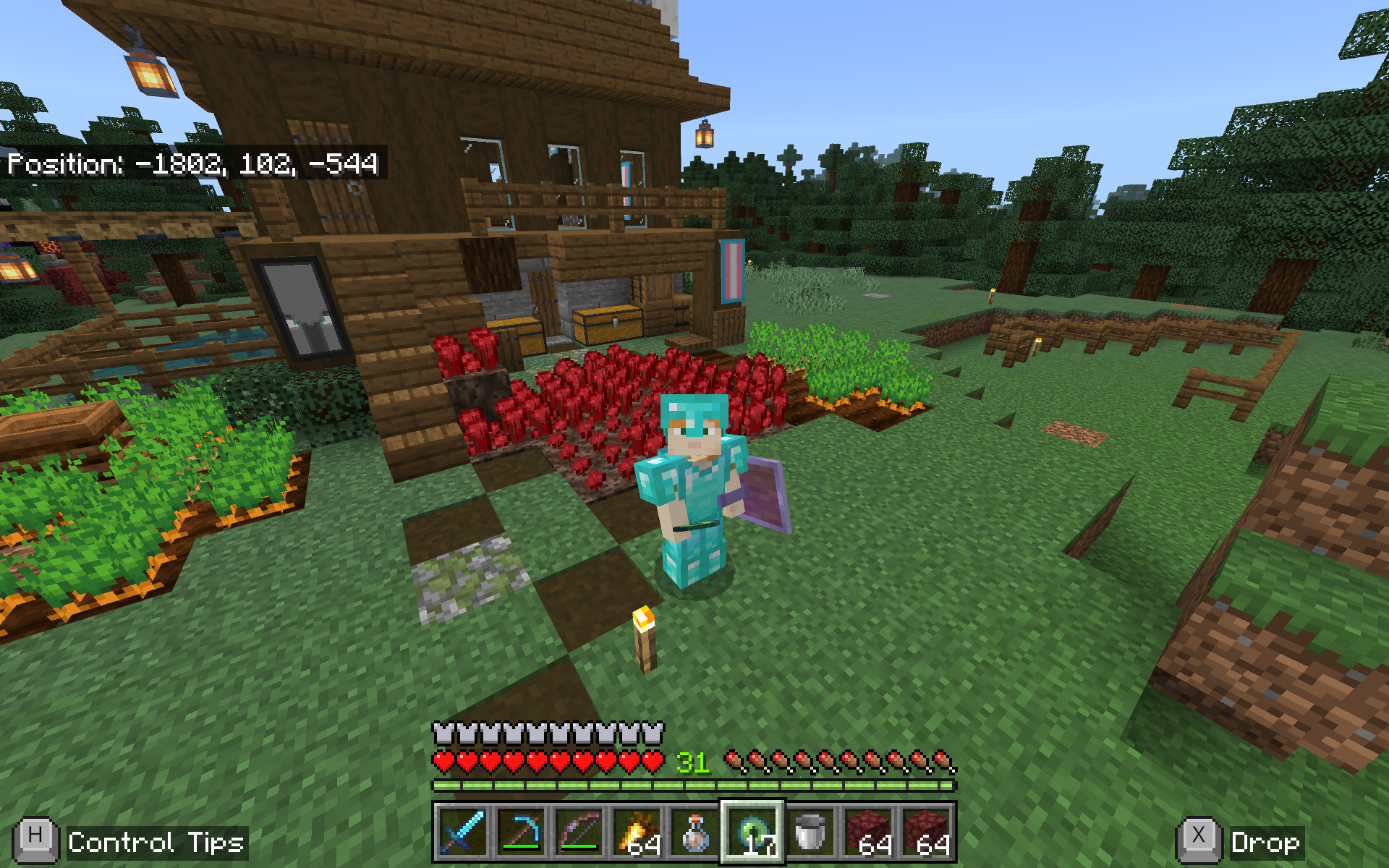1389x868 pixels.
Task: Click the Position coordinates overlay
Action: pyautogui.click(x=194, y=165)
